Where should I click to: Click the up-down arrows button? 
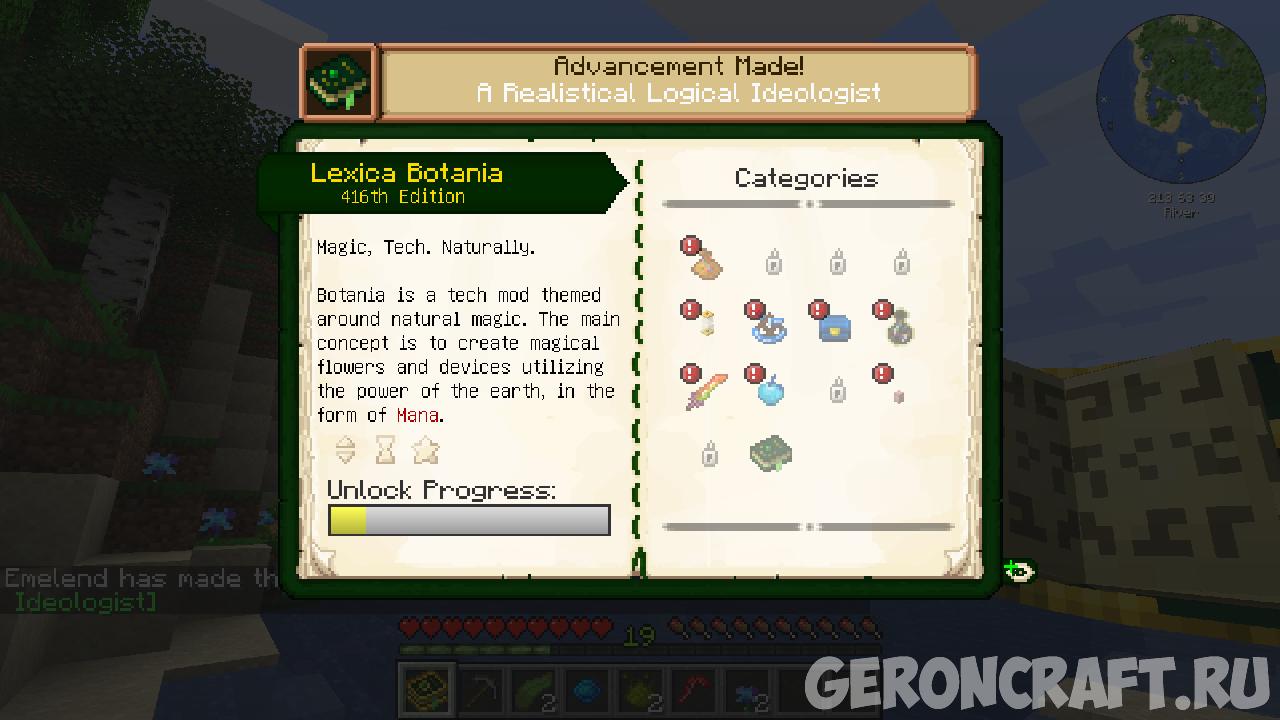tap(345, 450)
